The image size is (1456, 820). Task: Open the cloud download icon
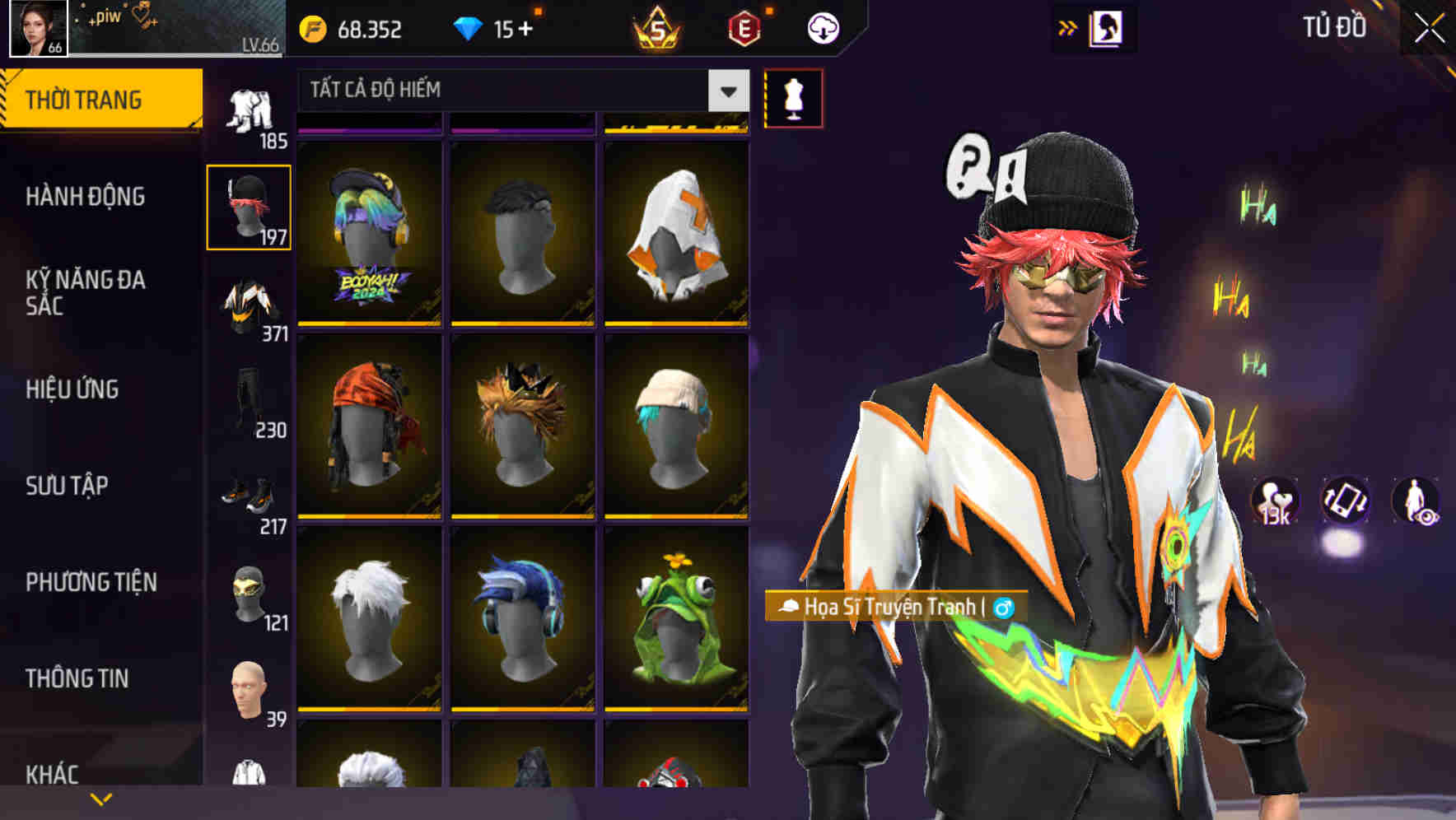pos(823,27)
